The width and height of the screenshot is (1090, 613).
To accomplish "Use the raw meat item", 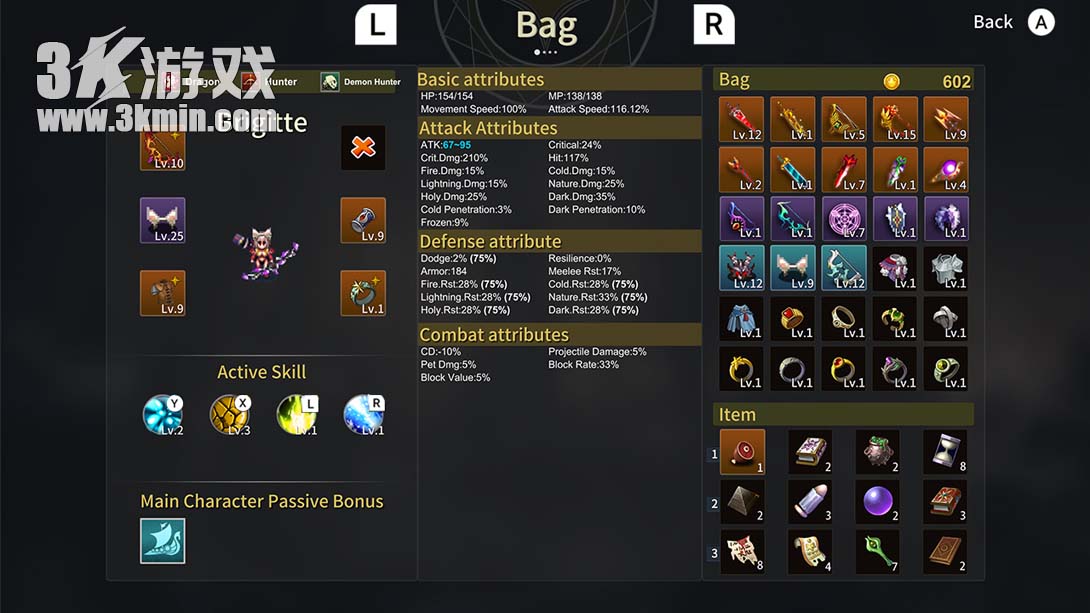I will pyautogui.click(x=742, y=452).
